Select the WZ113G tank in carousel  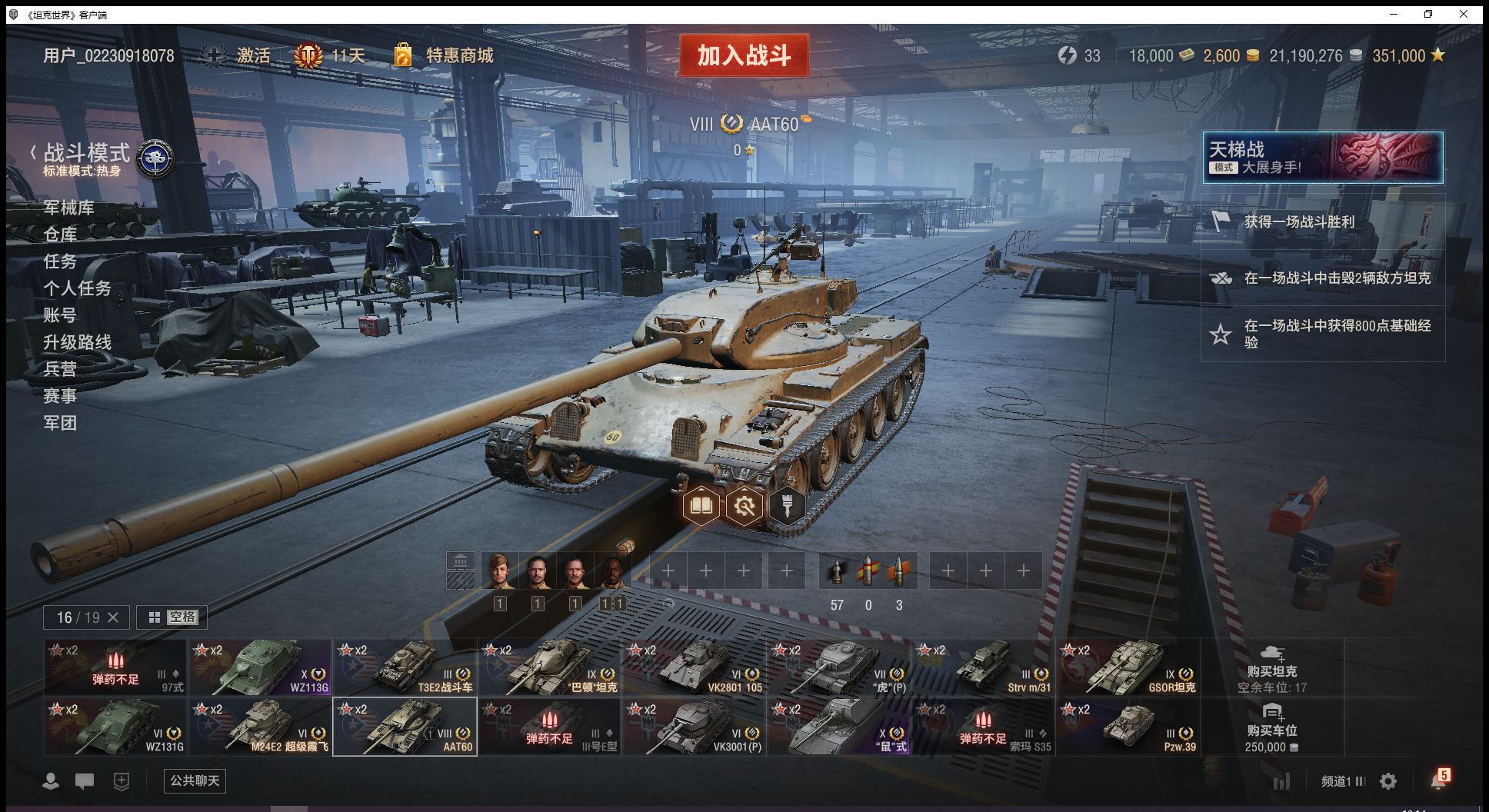pyautogui.click(x=260, y=667)
